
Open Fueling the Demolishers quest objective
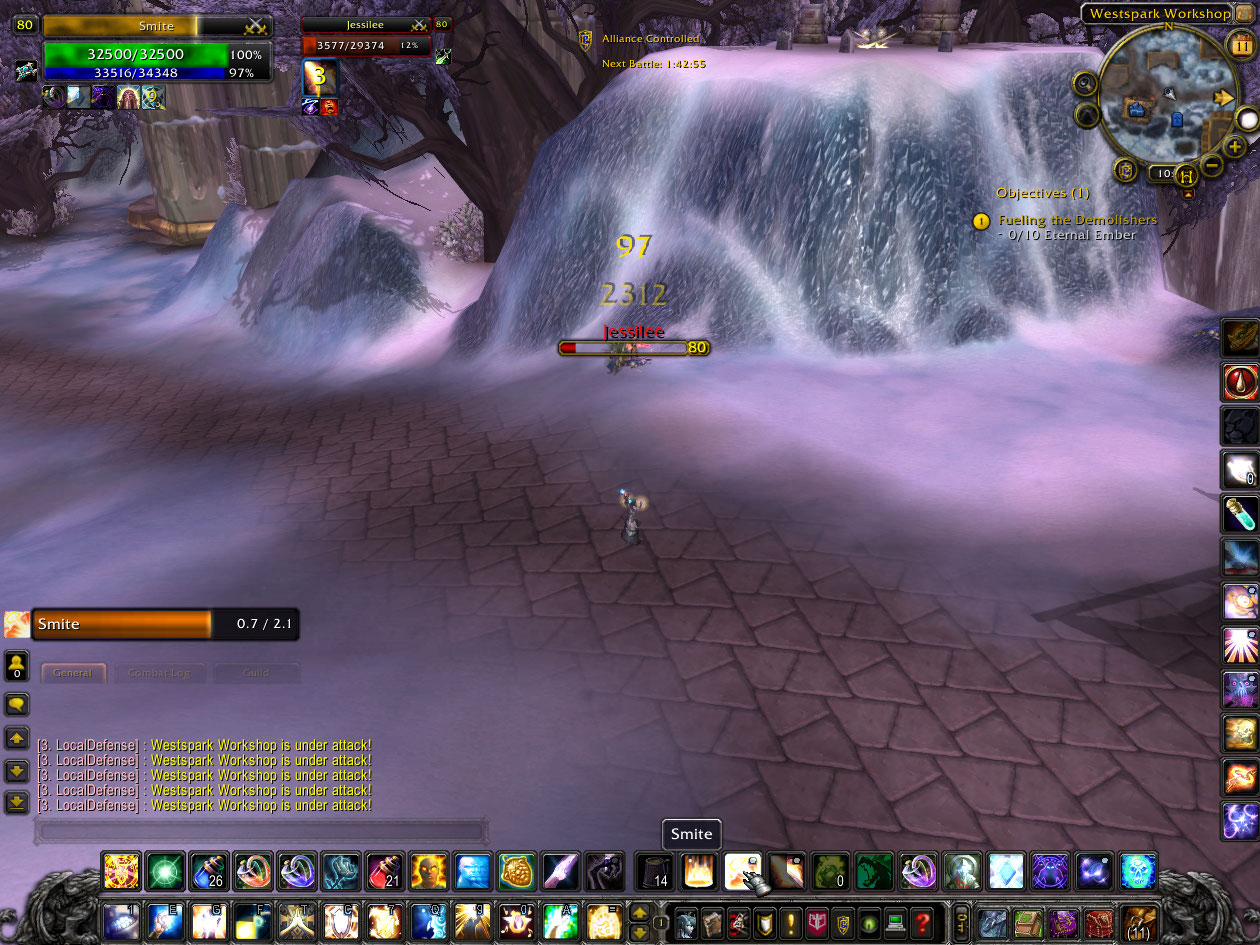1077,220
